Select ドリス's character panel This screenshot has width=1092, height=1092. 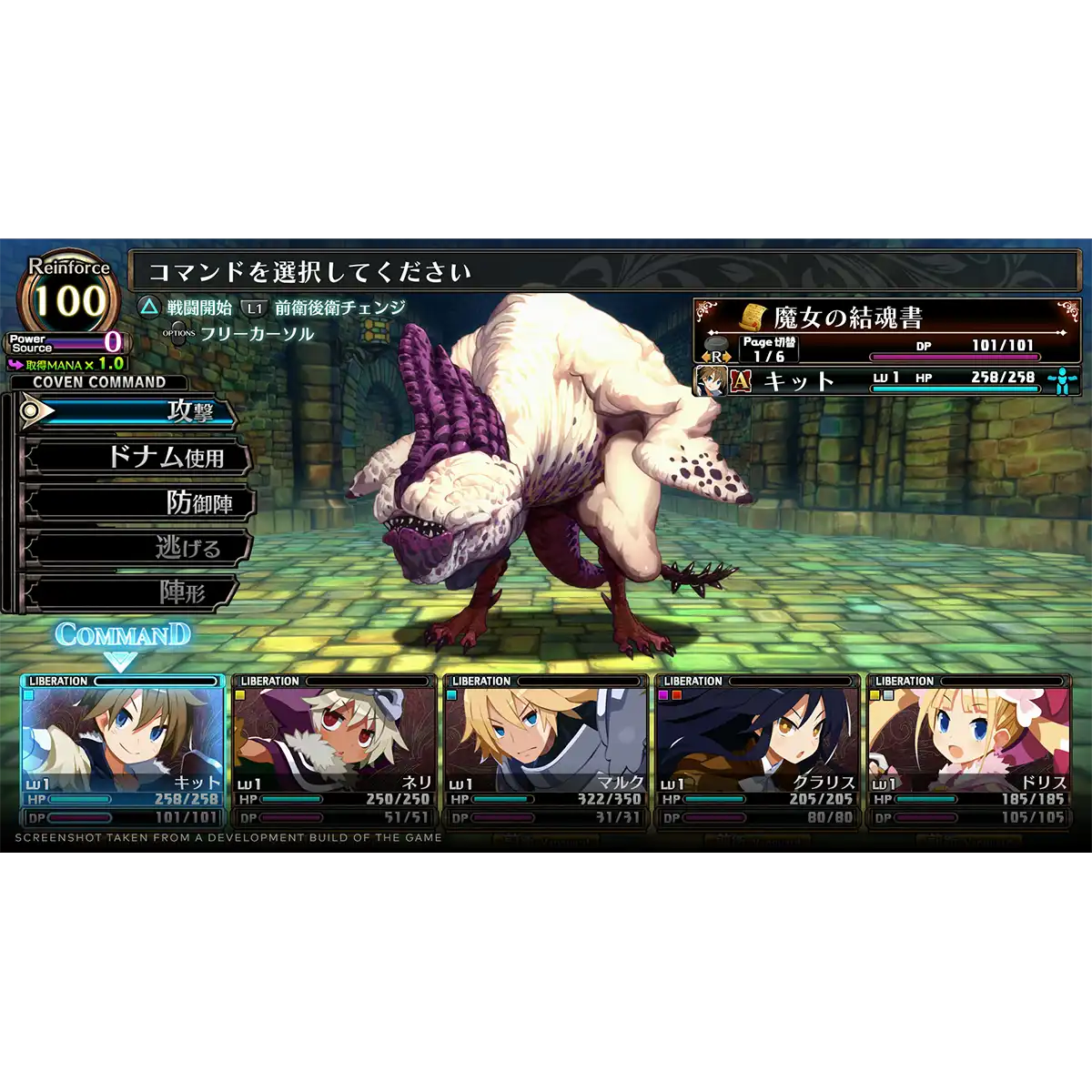pos(968,750)
